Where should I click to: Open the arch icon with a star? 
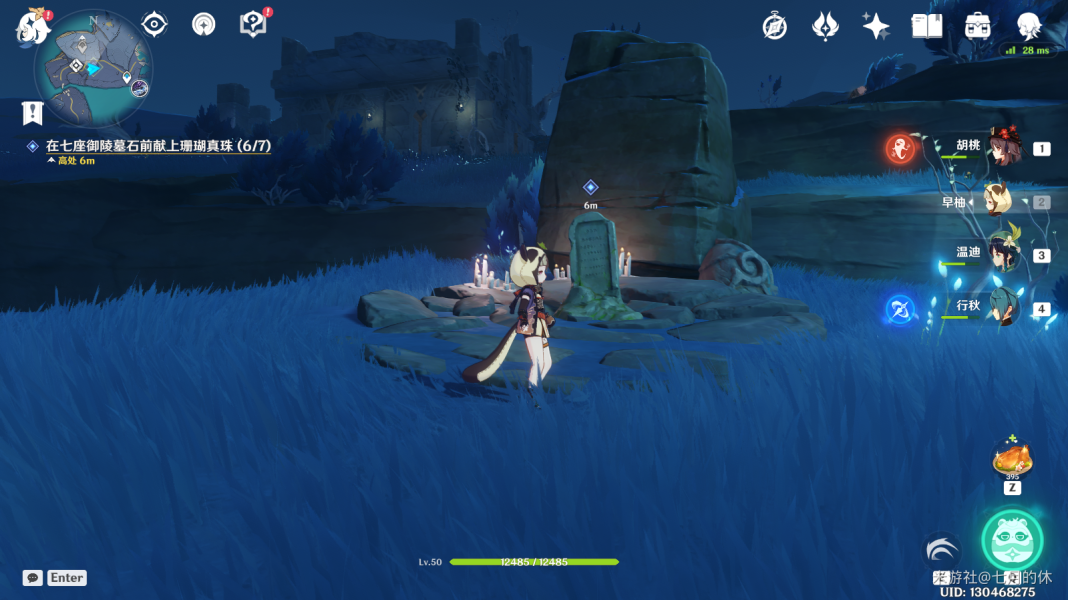pyautogui.click(x=204, y=24)
